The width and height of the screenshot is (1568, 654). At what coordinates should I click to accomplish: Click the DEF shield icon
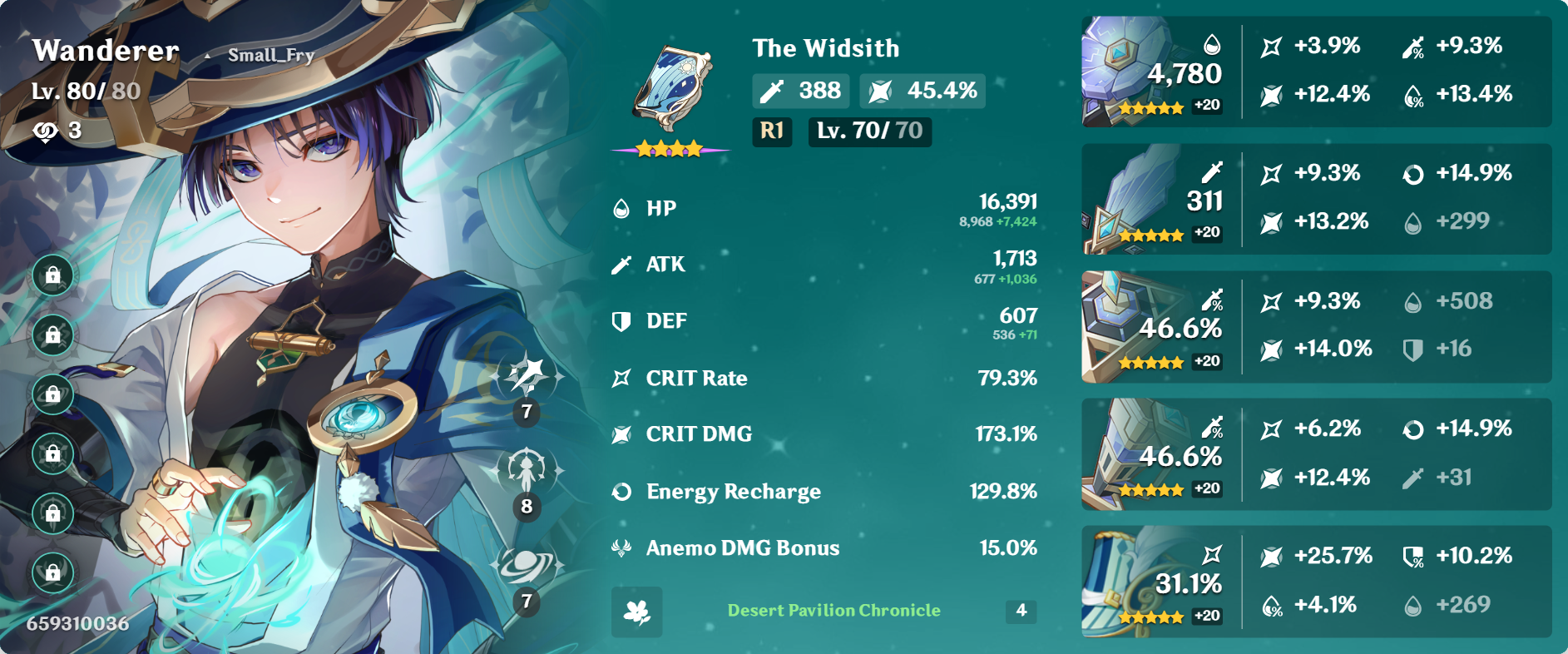(620, 320)
